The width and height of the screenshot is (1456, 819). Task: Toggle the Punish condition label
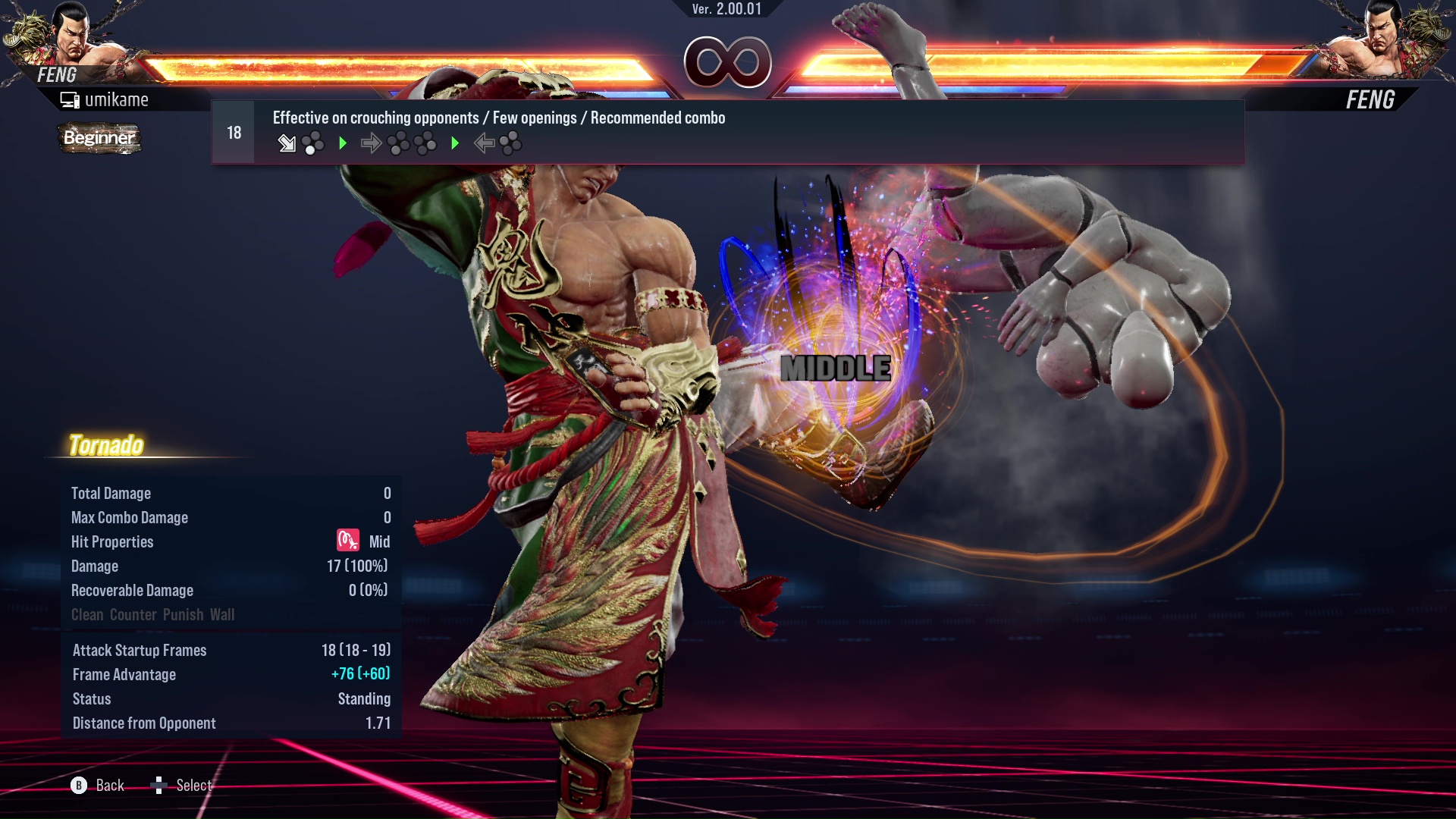(182, 614)
